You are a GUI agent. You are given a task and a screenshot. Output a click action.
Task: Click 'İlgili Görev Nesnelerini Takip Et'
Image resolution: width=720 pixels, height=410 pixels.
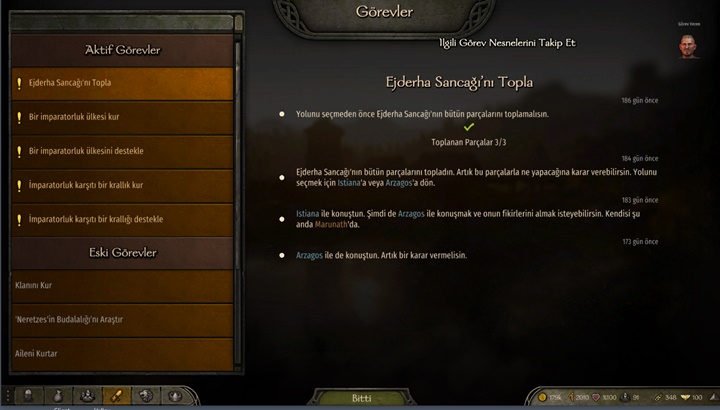pos(507,43)
